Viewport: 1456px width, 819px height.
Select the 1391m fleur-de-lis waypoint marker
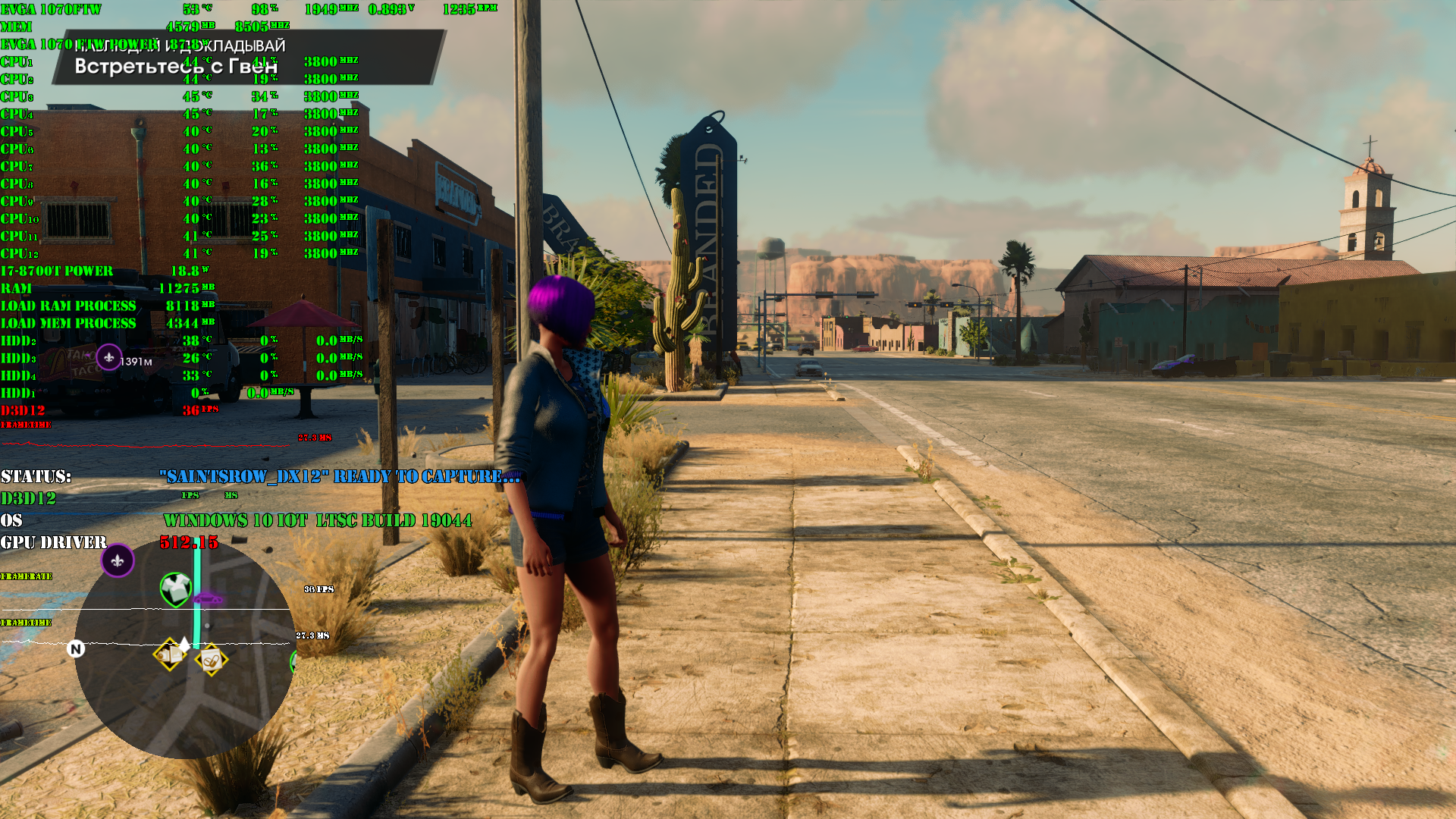109,357
